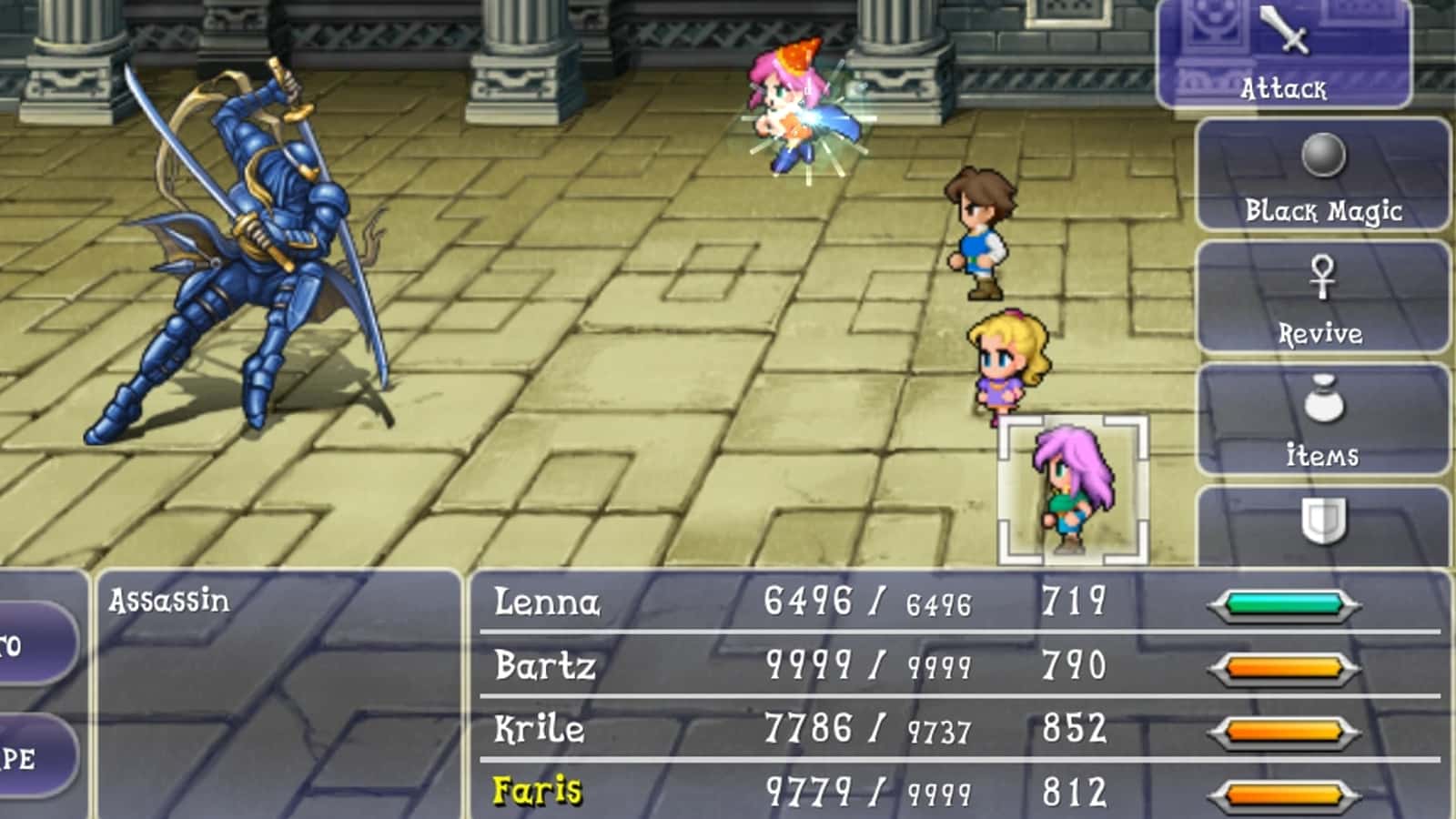
Task: Pick Krile's row in the party list
Action: point(955,729)
